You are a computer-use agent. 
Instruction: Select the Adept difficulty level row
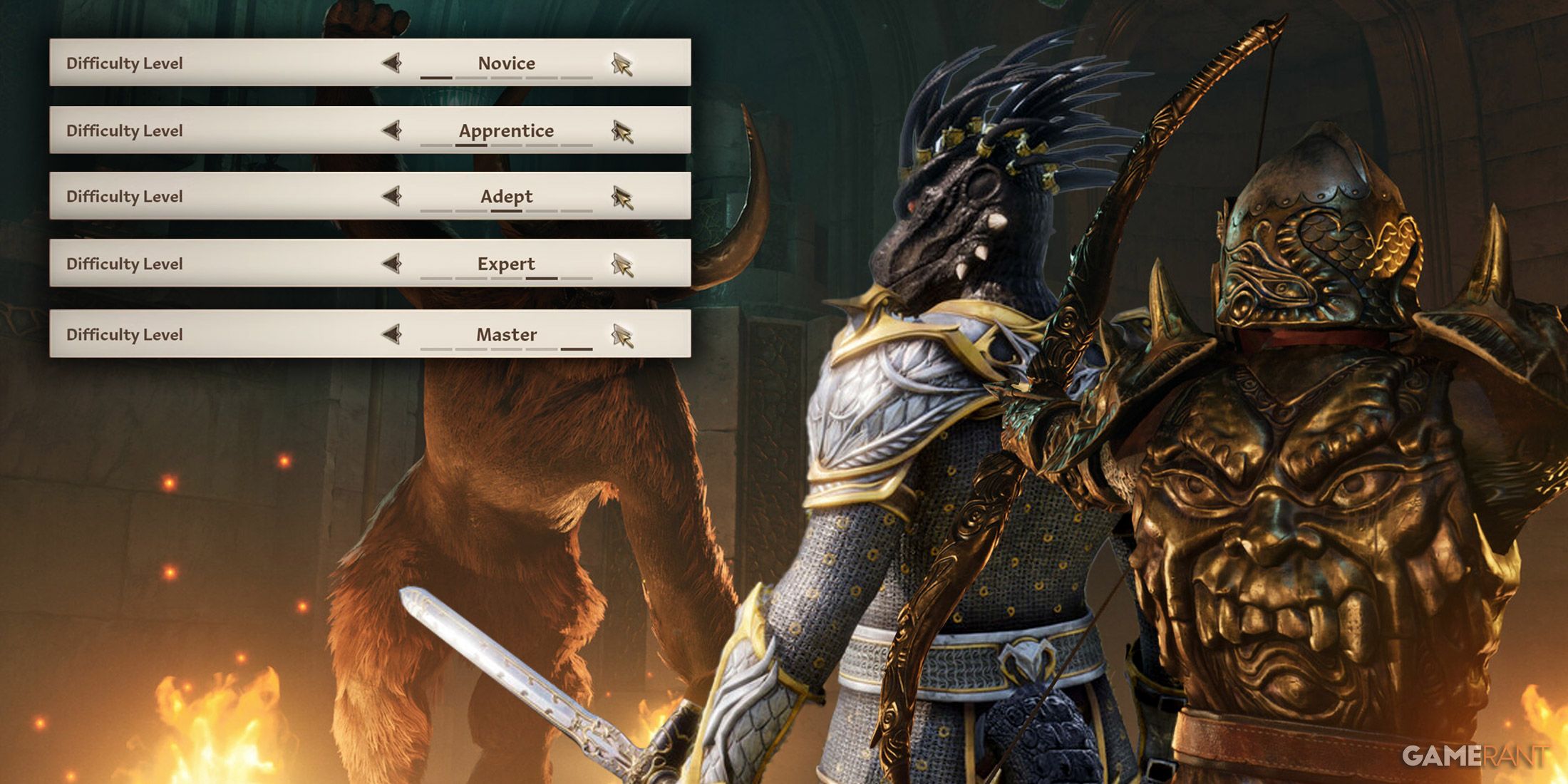click(214, 196)
